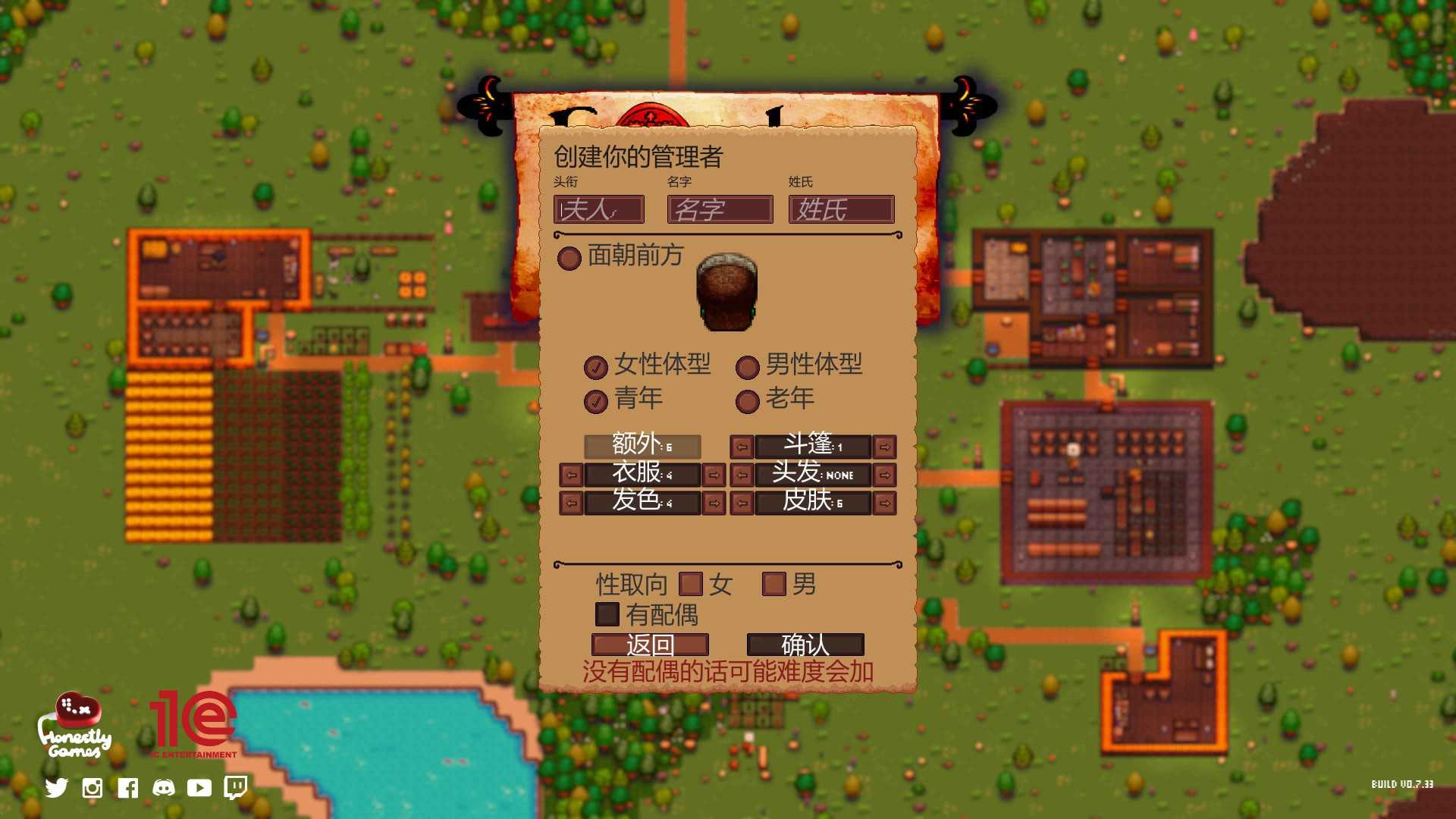Toggle the 面朝前方 facing option
The height and width of the screenshot is (819, 1456).
[x=569, y=259]
